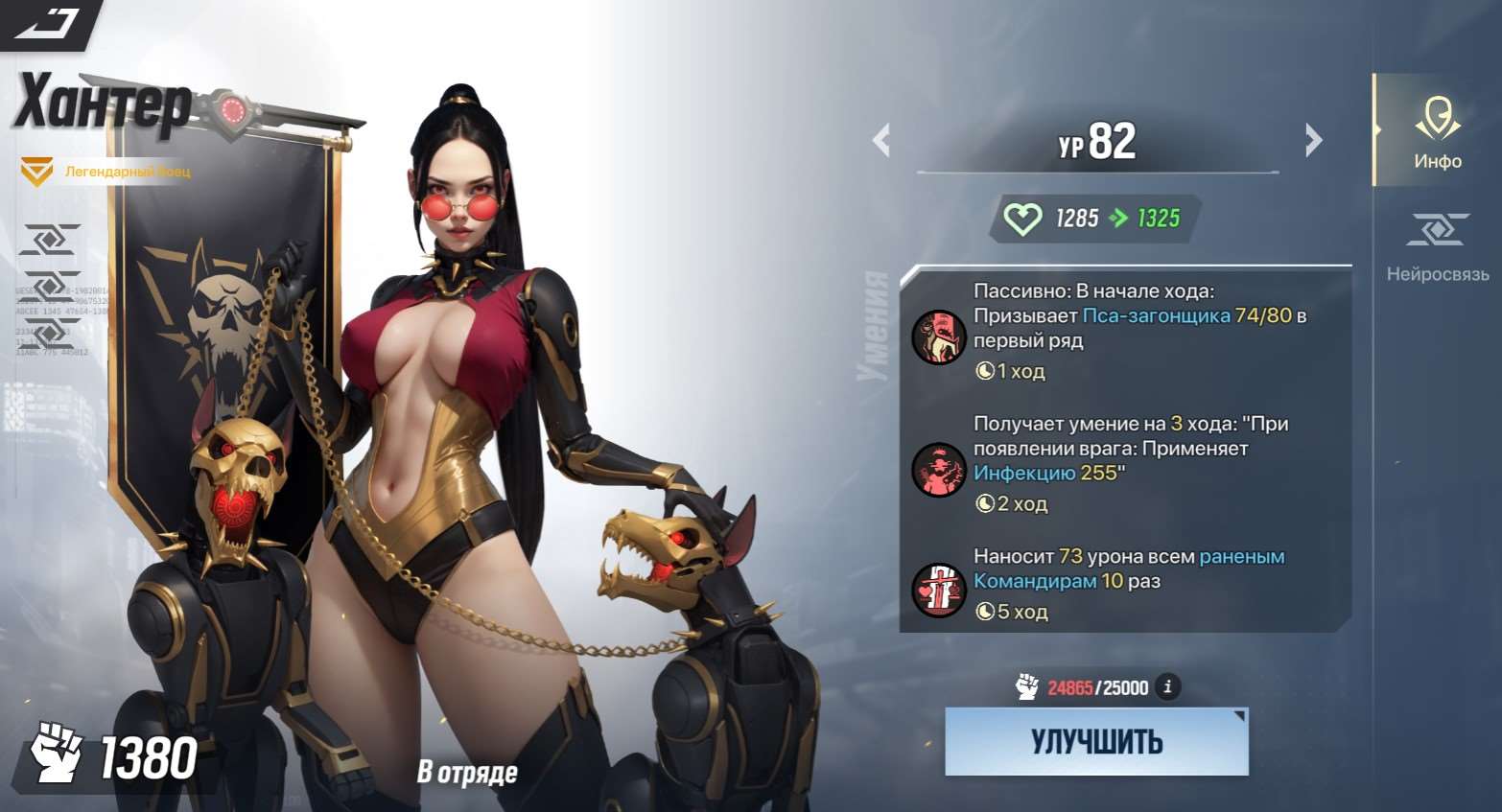Screen dimensions: 1502x812
Task: Click the third skill icon with crosses
Action: pos(938,590)
